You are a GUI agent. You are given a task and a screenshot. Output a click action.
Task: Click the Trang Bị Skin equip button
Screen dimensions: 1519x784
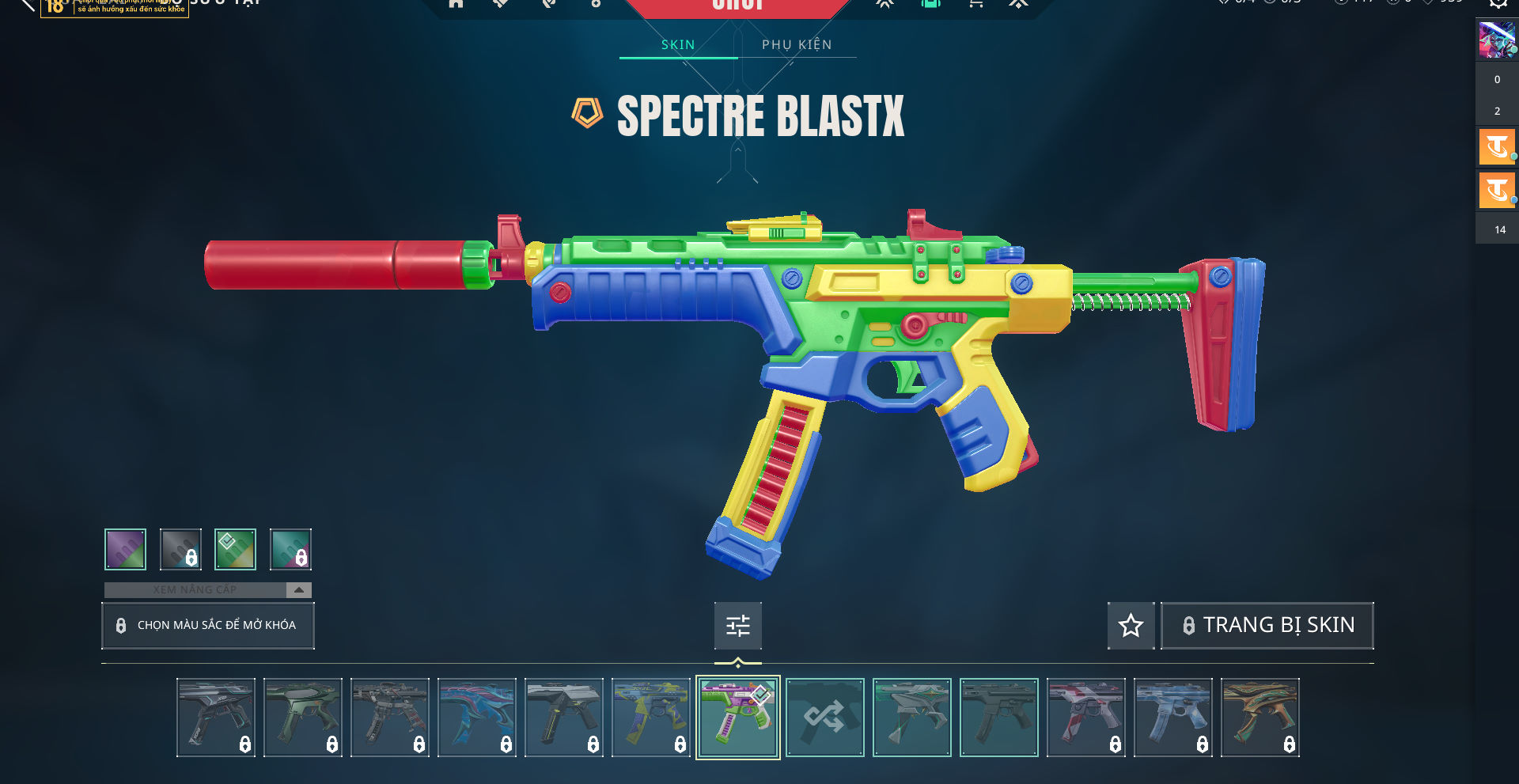(1267, 626)
